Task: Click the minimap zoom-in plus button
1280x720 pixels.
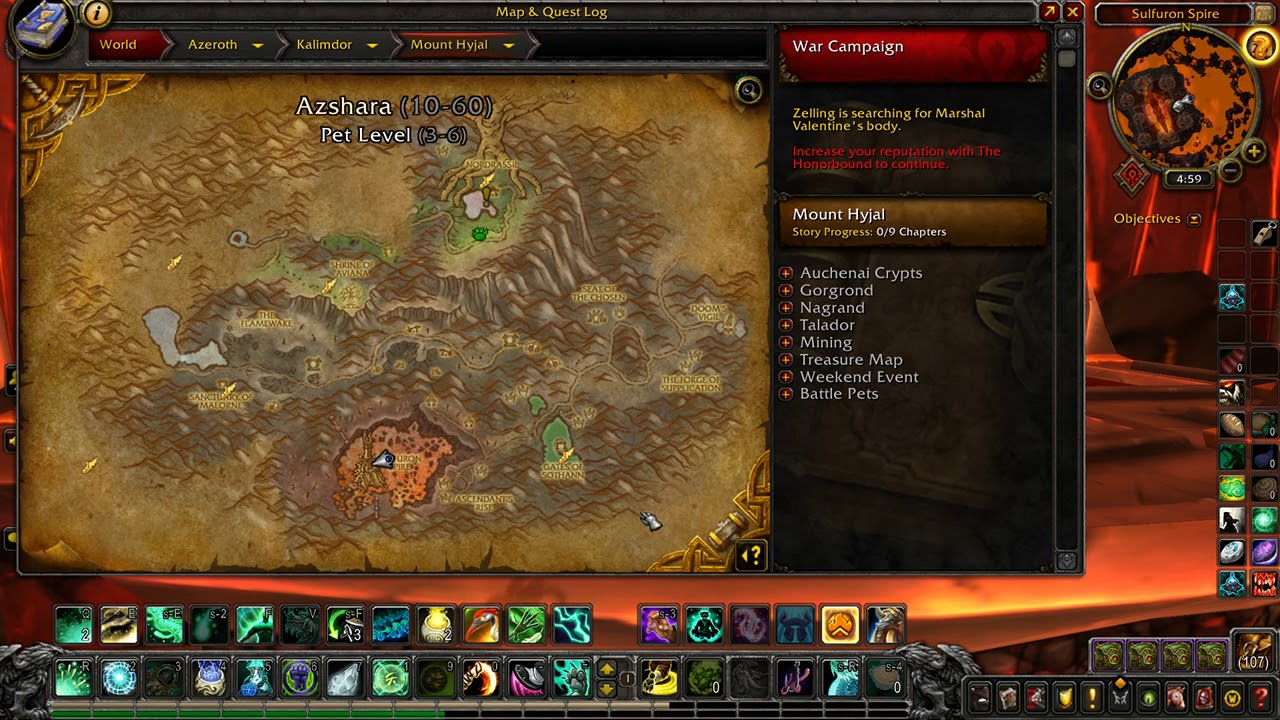Action: coord(1254,151)
